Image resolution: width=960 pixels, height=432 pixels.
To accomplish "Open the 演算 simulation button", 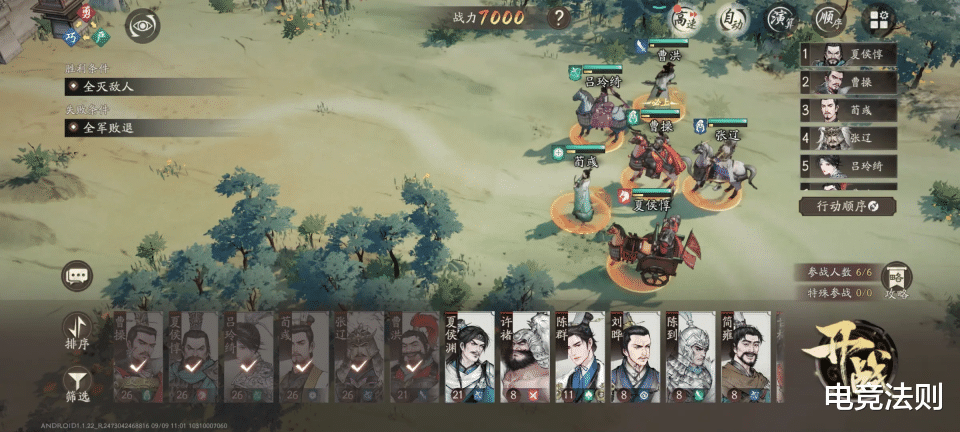I will (x=781, y=19).
